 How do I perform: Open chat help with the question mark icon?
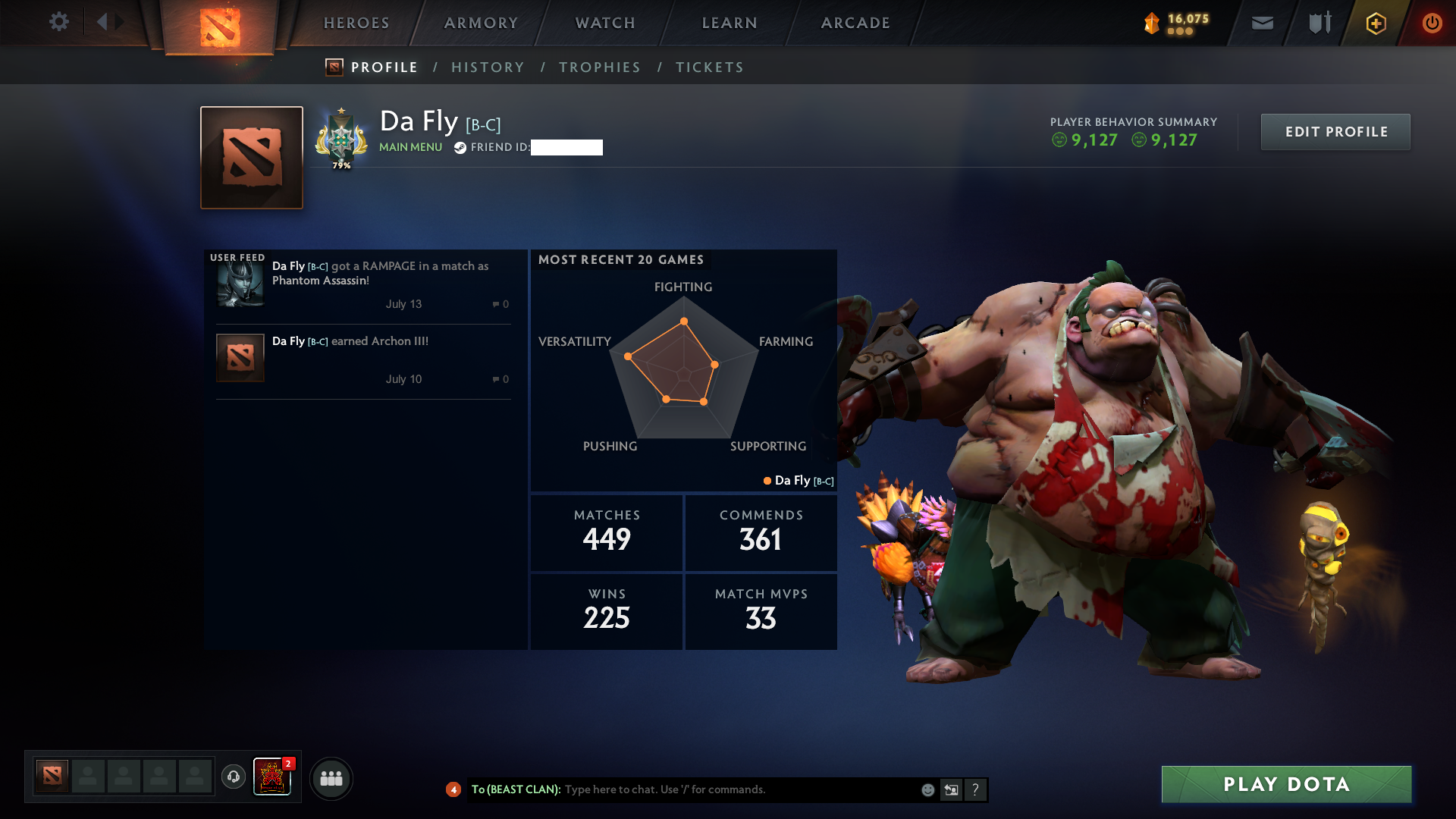coord(975,789)
